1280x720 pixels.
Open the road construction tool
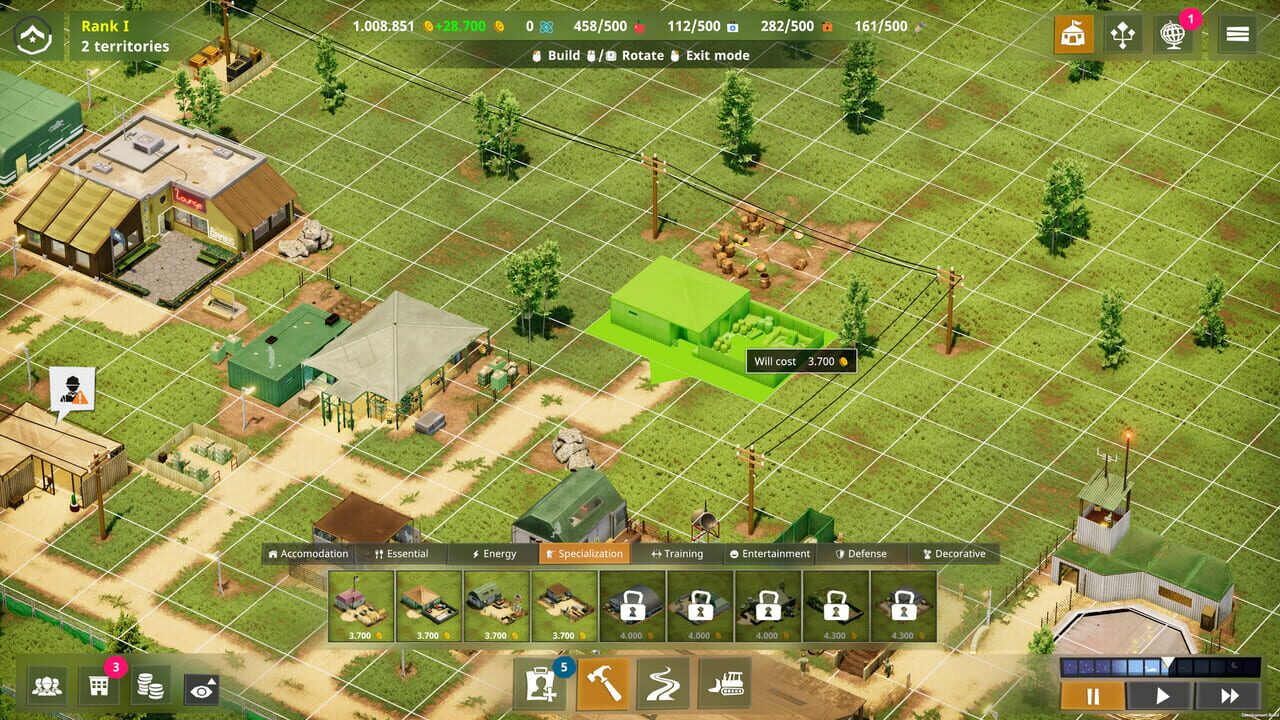(x=663, y=686)
